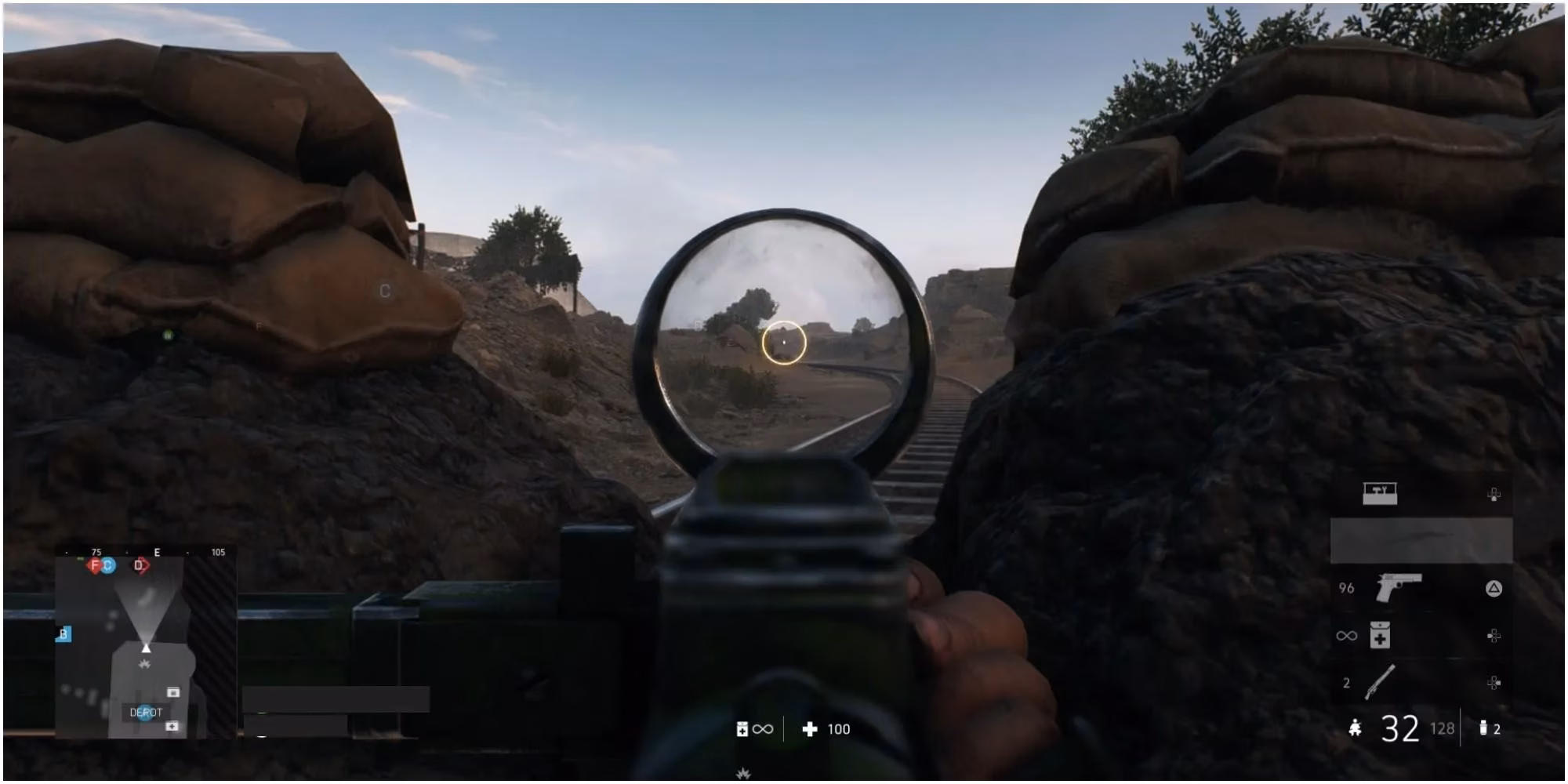Toggle the blue objective B marker on the minimap
The width and height of the screenshot is (1568, 784).
(x=64, y=633)
